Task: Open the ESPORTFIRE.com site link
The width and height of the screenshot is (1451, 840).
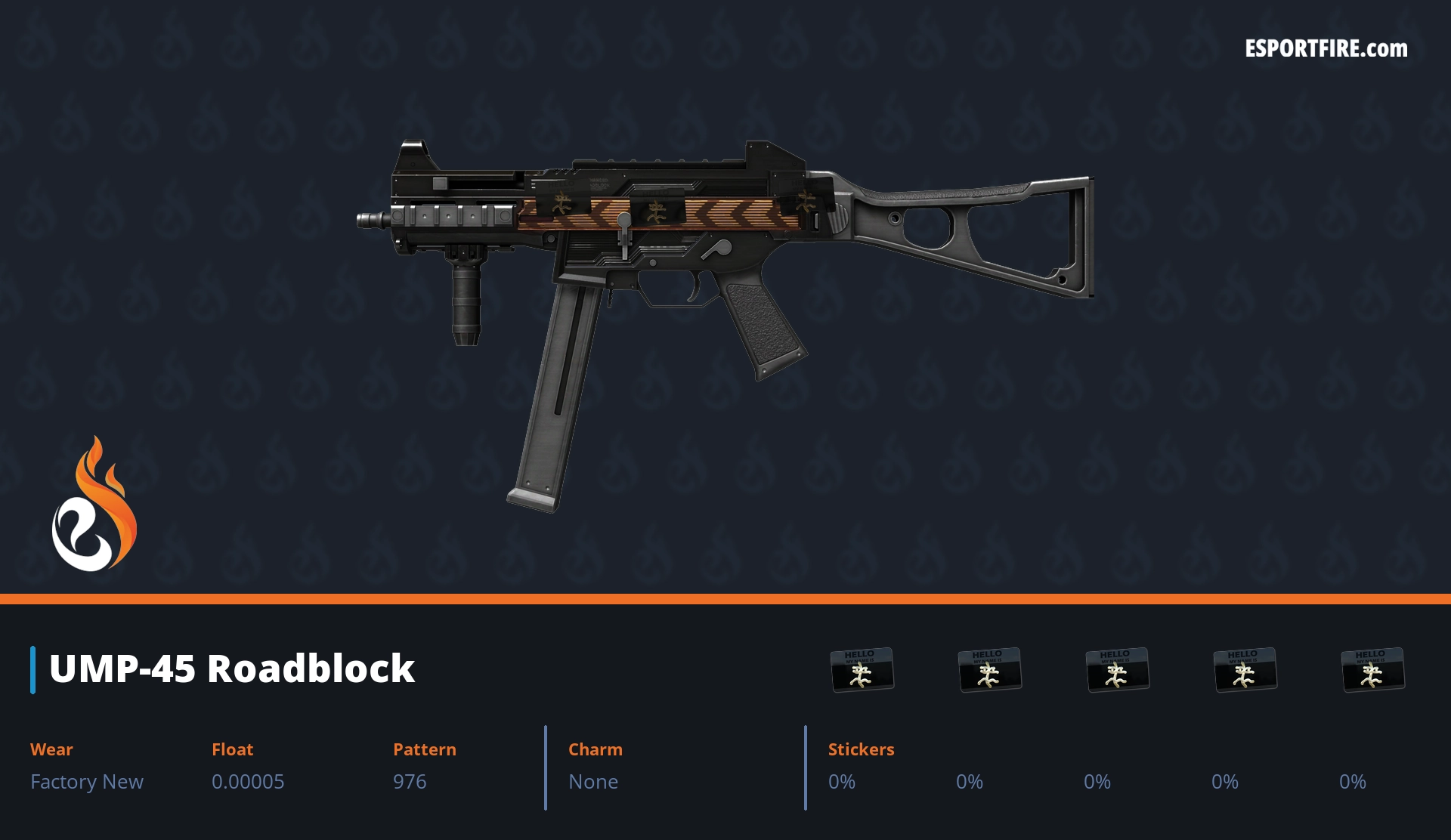Action: pyautogui.click(x=1326, y=49)
